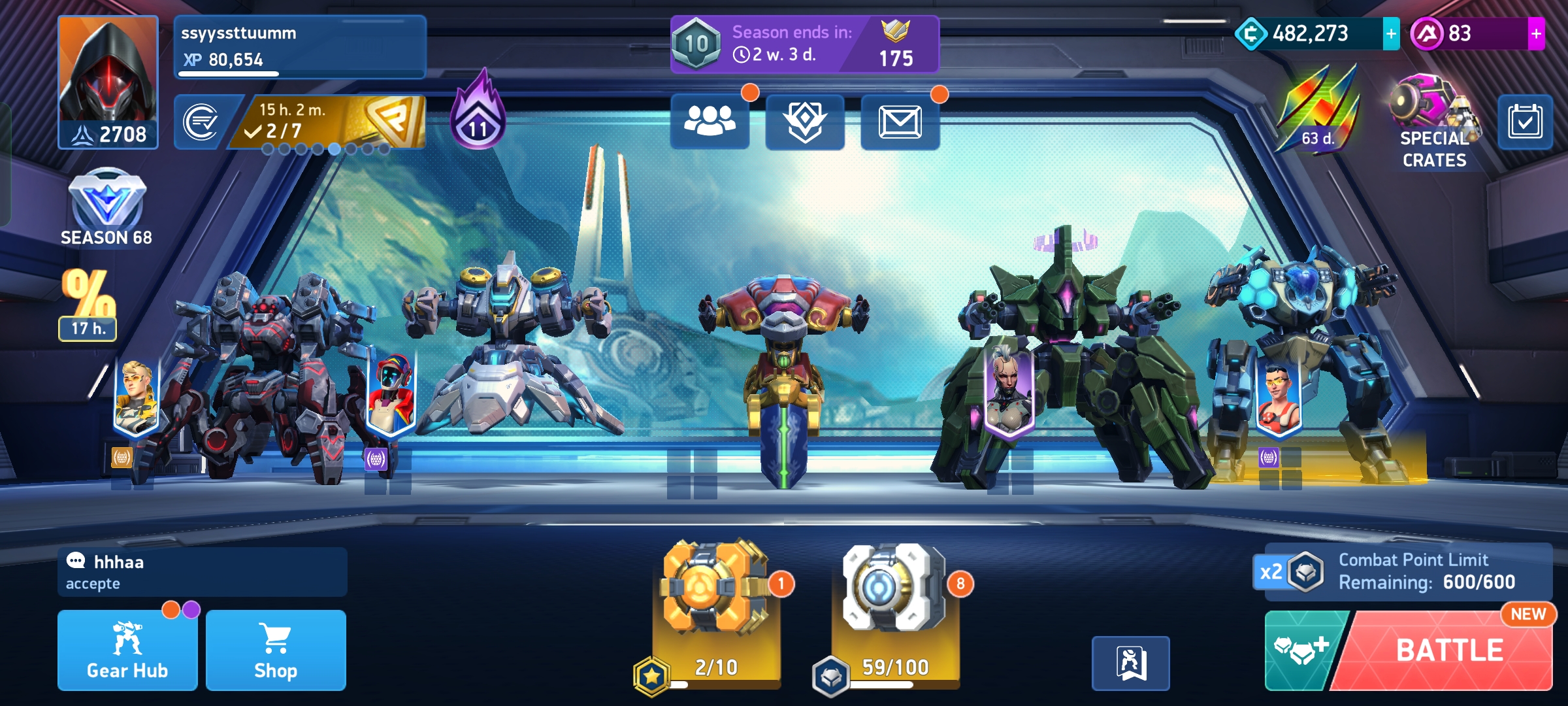
Task: Open the Special Crates offer
Action: coord(1434,124)
